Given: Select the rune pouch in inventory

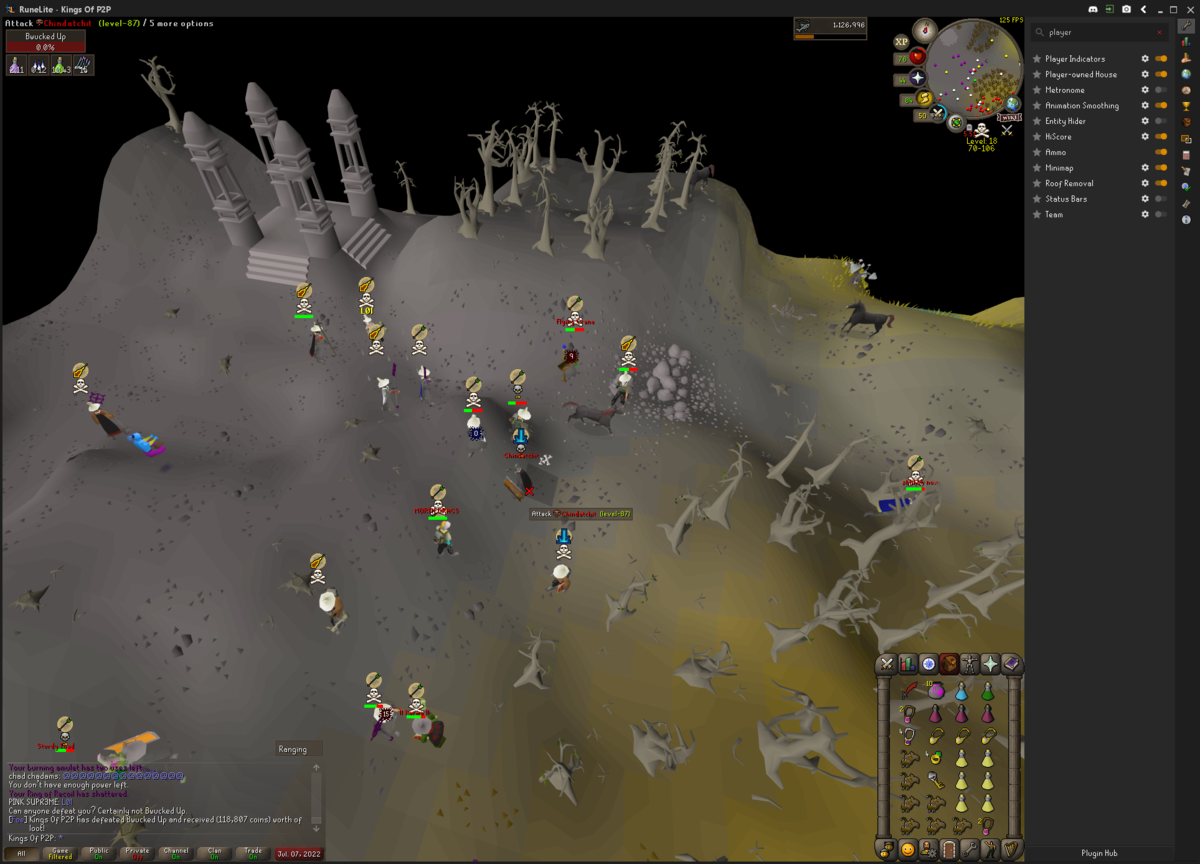Looking at the screenshot, I should [936, 690].
